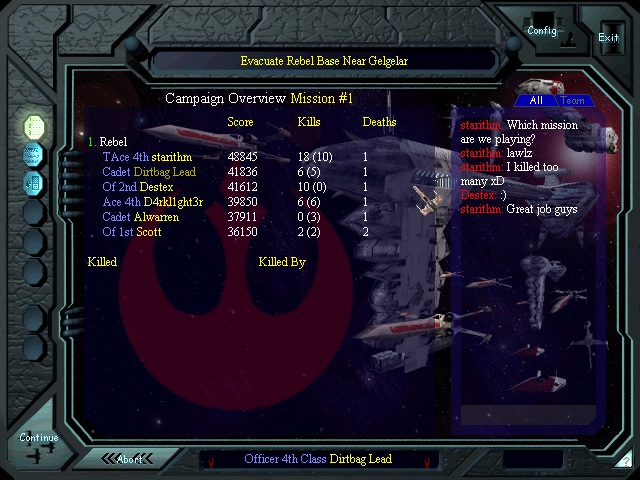Select player starithm in the scoreboard

(x=171, y=157)
